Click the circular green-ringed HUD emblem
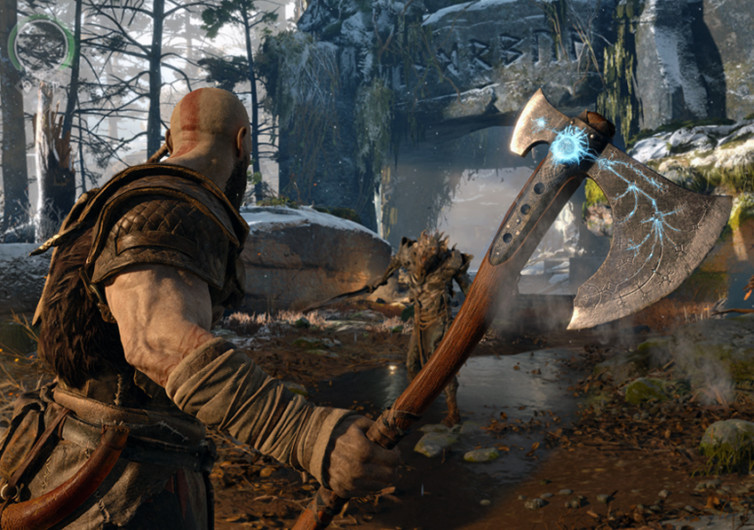 (41, 43)
